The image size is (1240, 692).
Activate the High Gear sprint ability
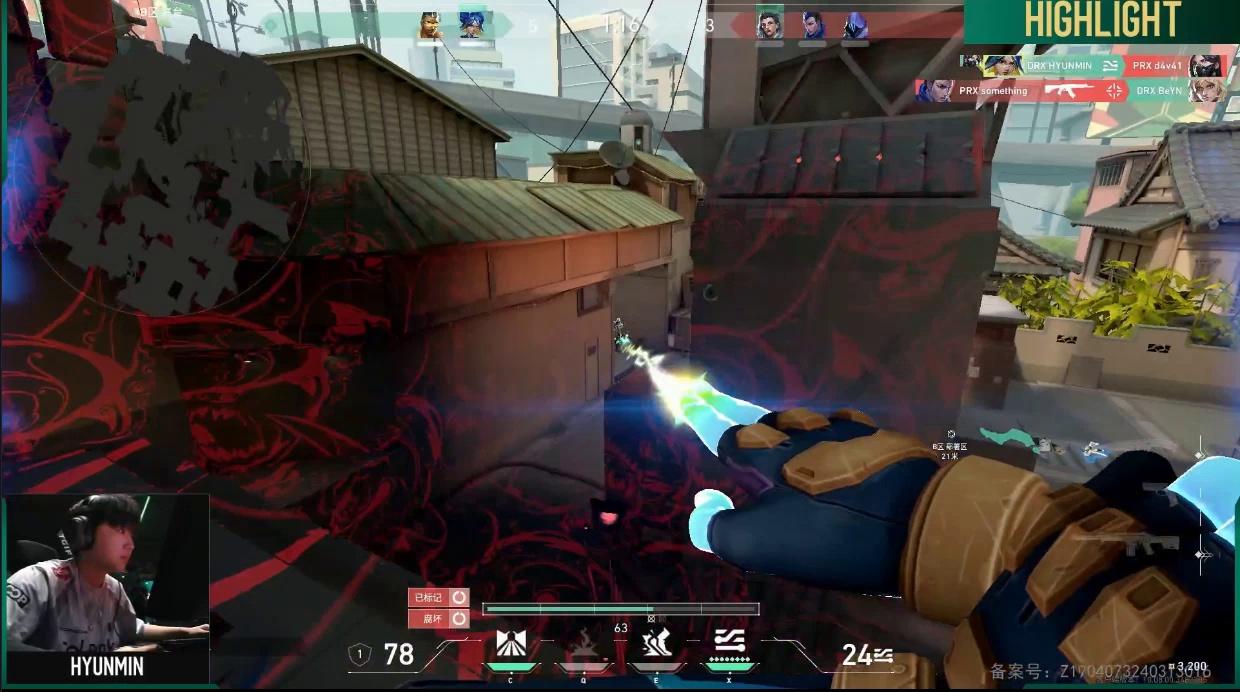655,645
